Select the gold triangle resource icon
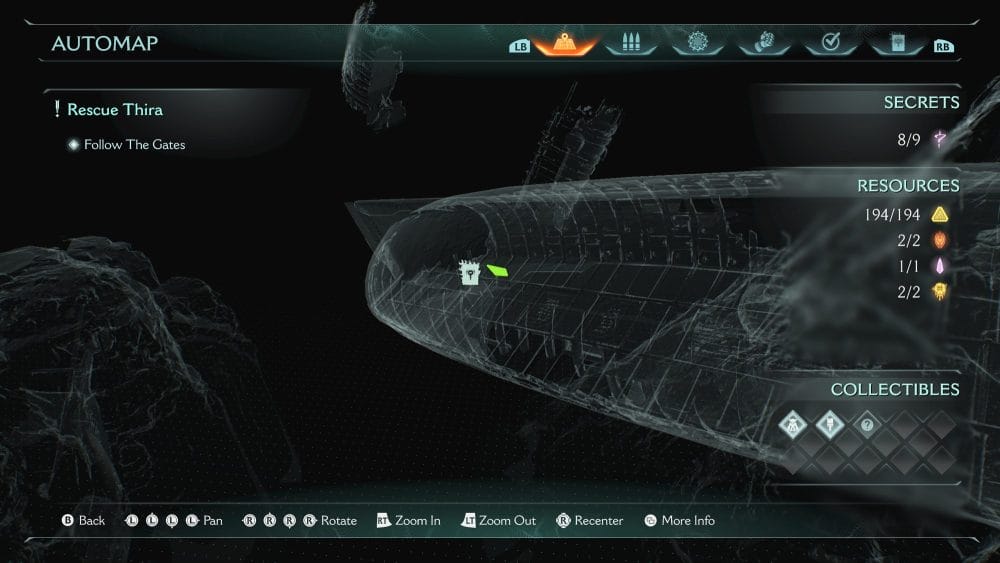The width and height of the screenshot is (1000, 563). pos(940,214)
